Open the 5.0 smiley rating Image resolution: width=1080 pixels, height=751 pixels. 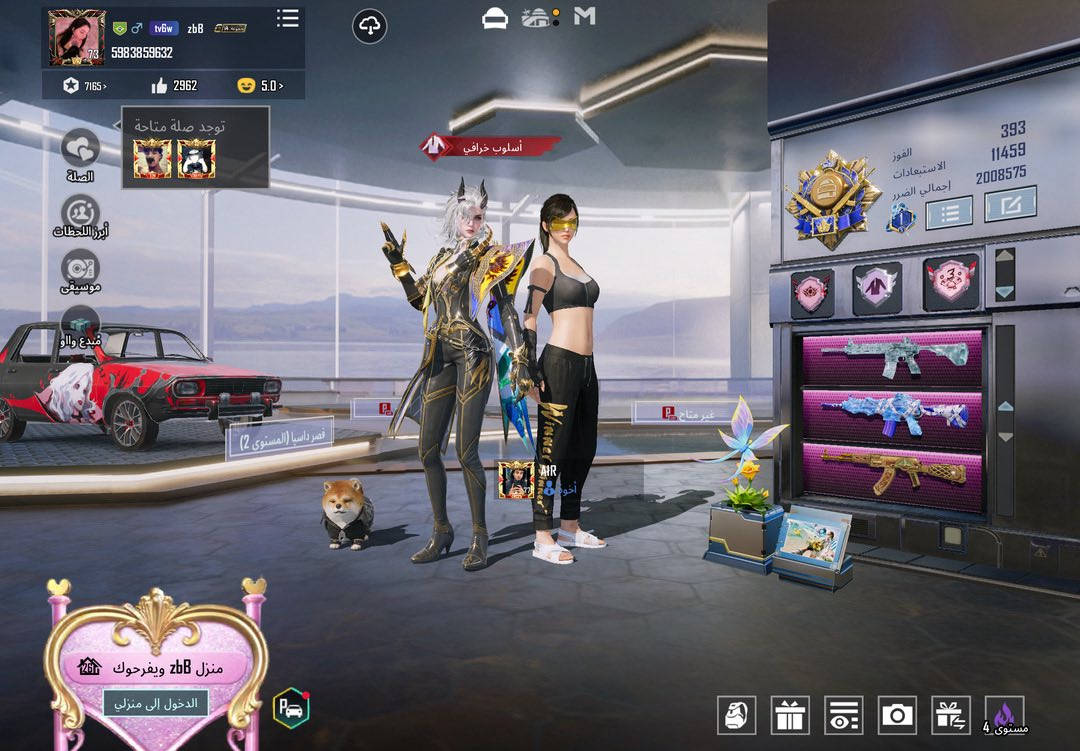[260, 86]
